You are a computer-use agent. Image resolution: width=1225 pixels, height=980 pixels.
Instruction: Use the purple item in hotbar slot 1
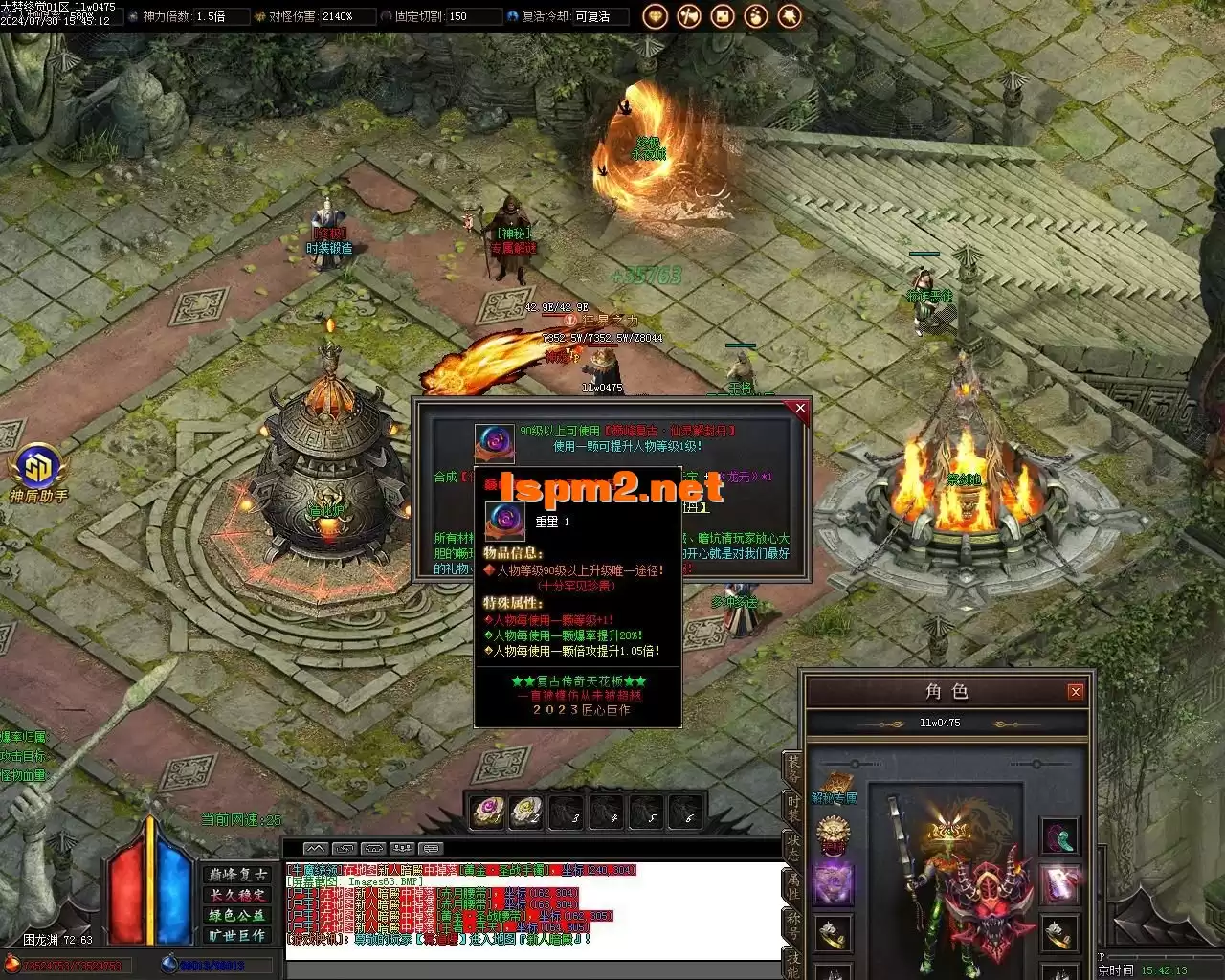point(488,812)
